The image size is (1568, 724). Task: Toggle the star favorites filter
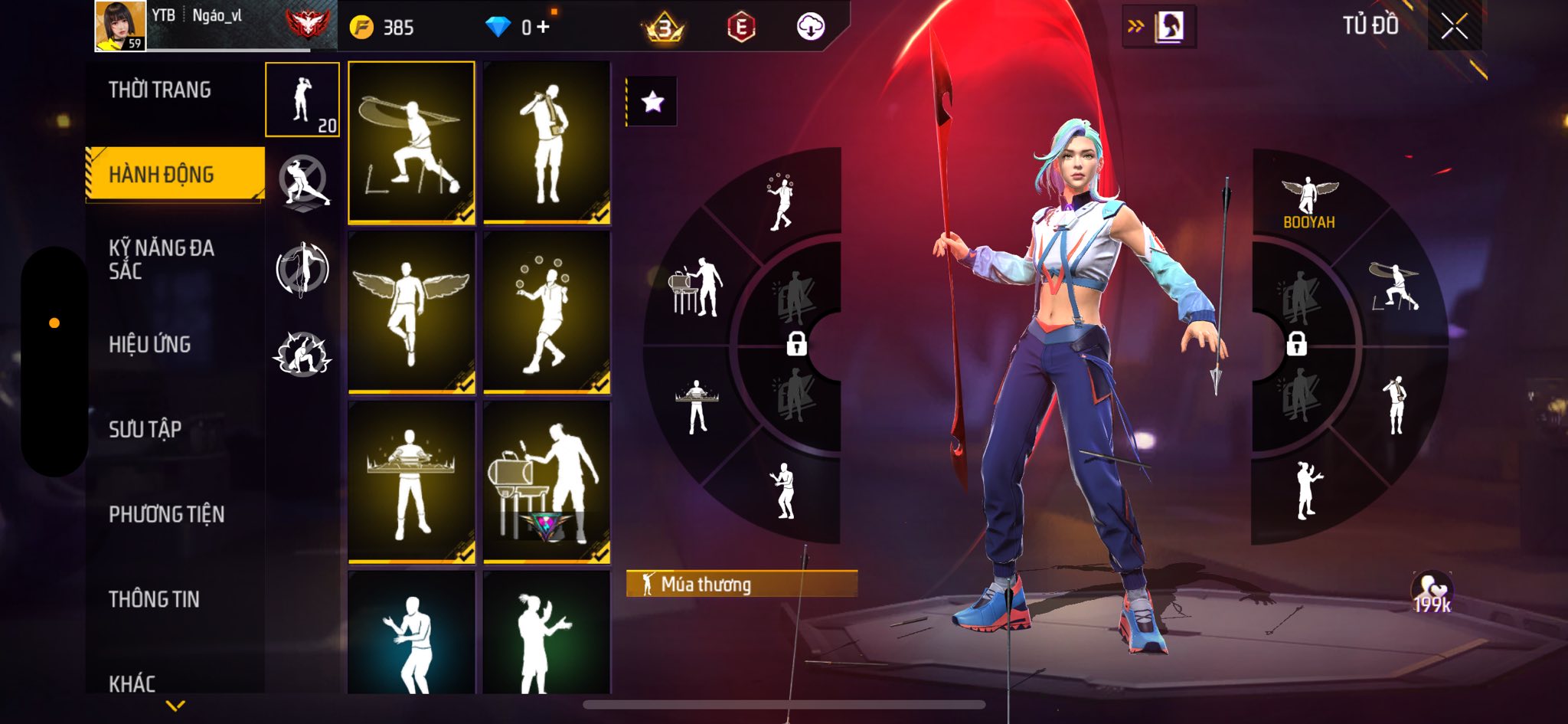pyautogui.click(x=652, y=101)
